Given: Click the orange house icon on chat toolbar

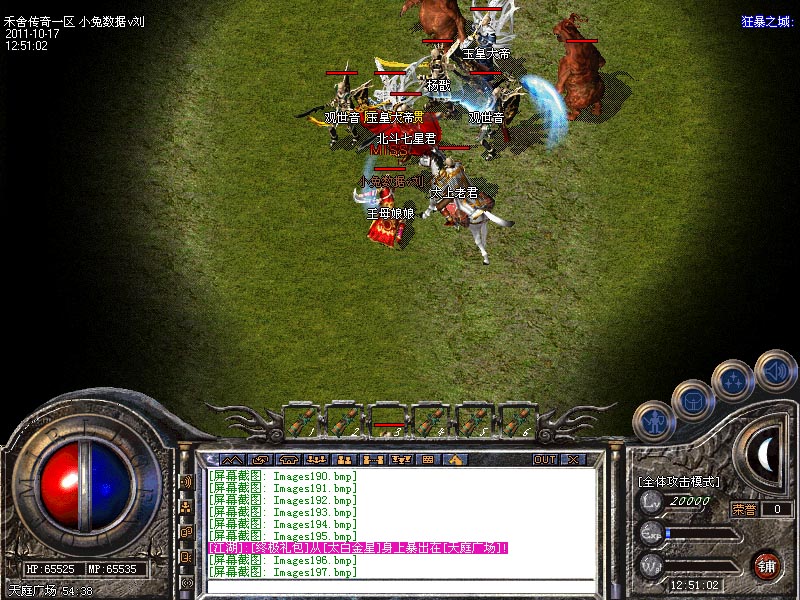Looking at the screenshot, I should pyautogui.click(x=455, y=459).
